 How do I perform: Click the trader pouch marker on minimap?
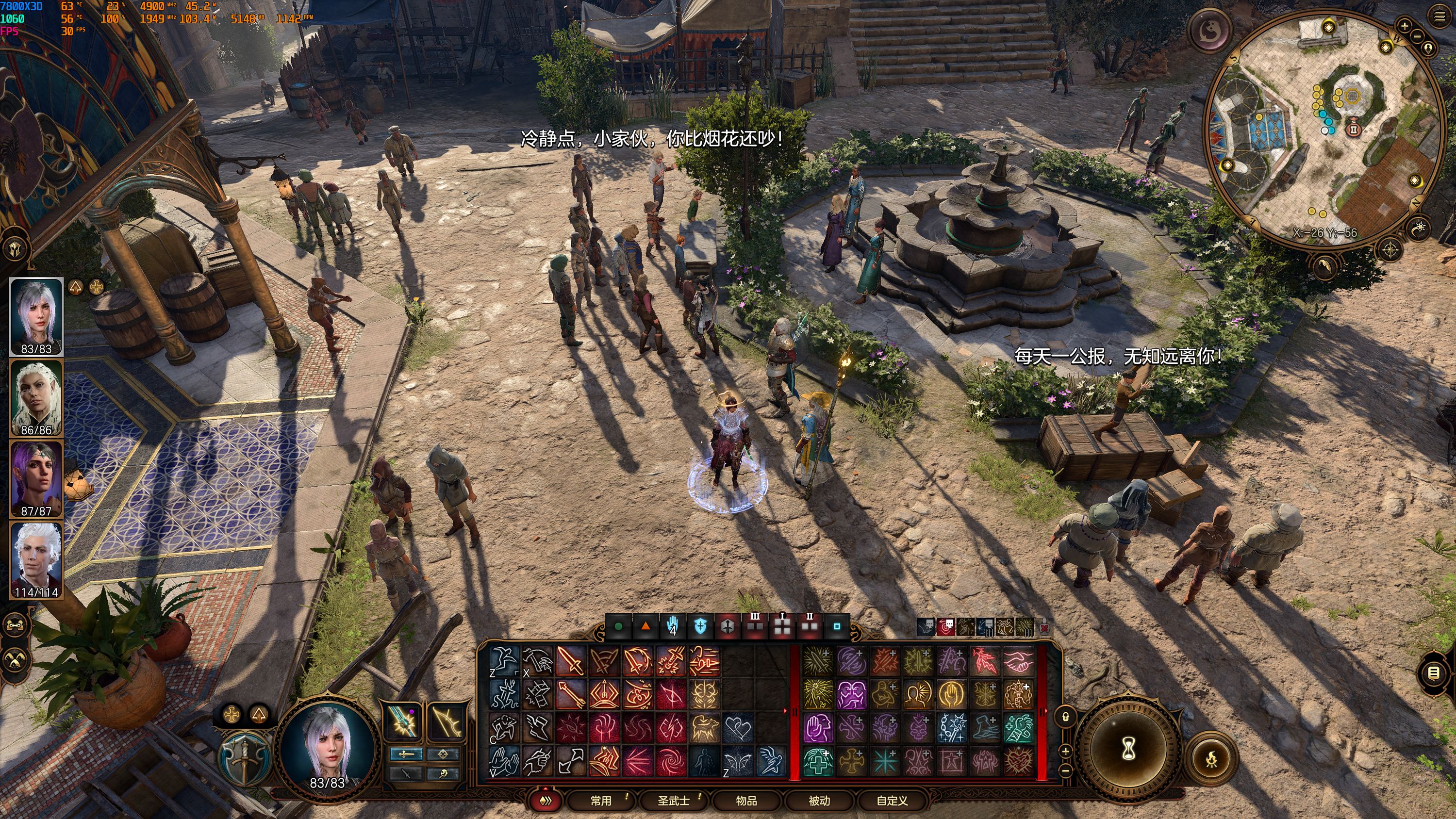pos(1353,129)
